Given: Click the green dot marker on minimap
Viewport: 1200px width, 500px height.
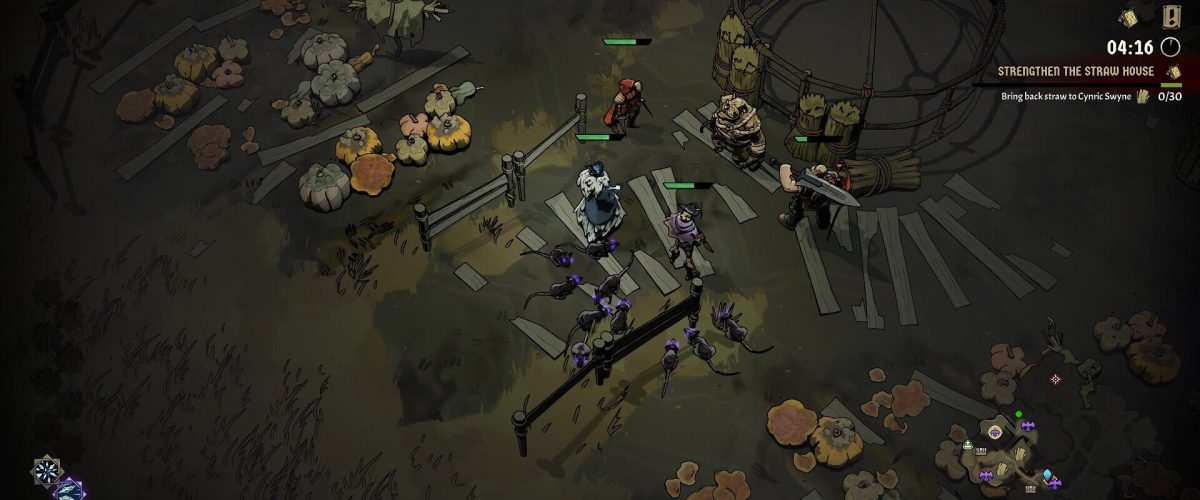Looking at the screenshot, I should 1018,413.
